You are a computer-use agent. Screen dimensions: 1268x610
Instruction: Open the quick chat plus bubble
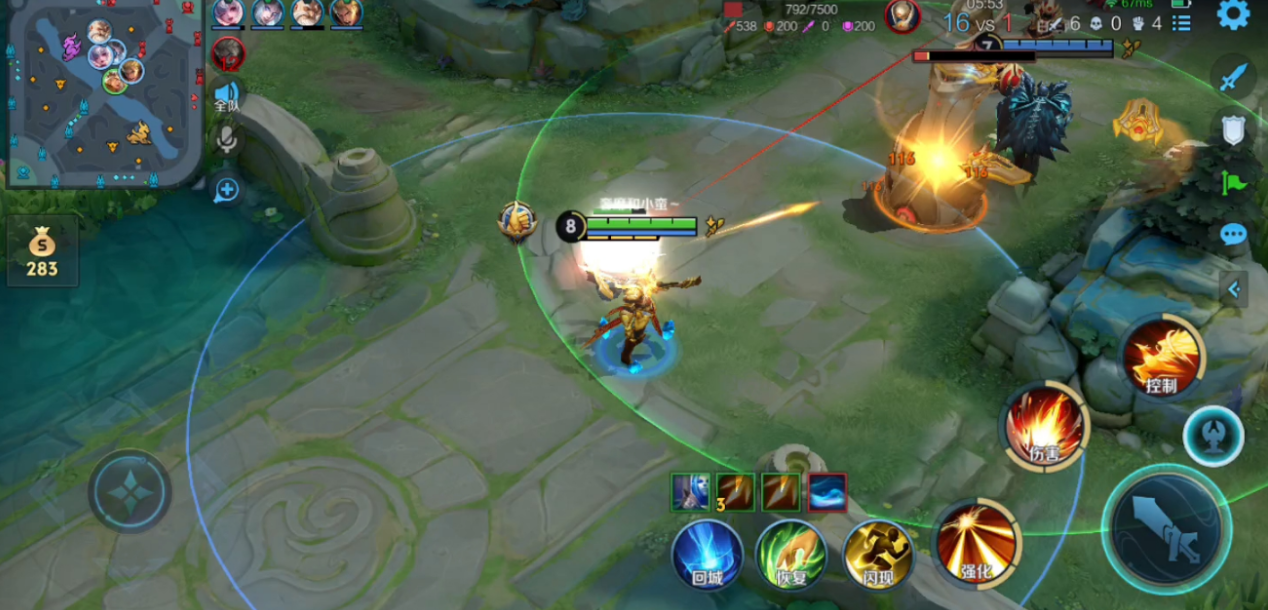(x=227, y=189)
